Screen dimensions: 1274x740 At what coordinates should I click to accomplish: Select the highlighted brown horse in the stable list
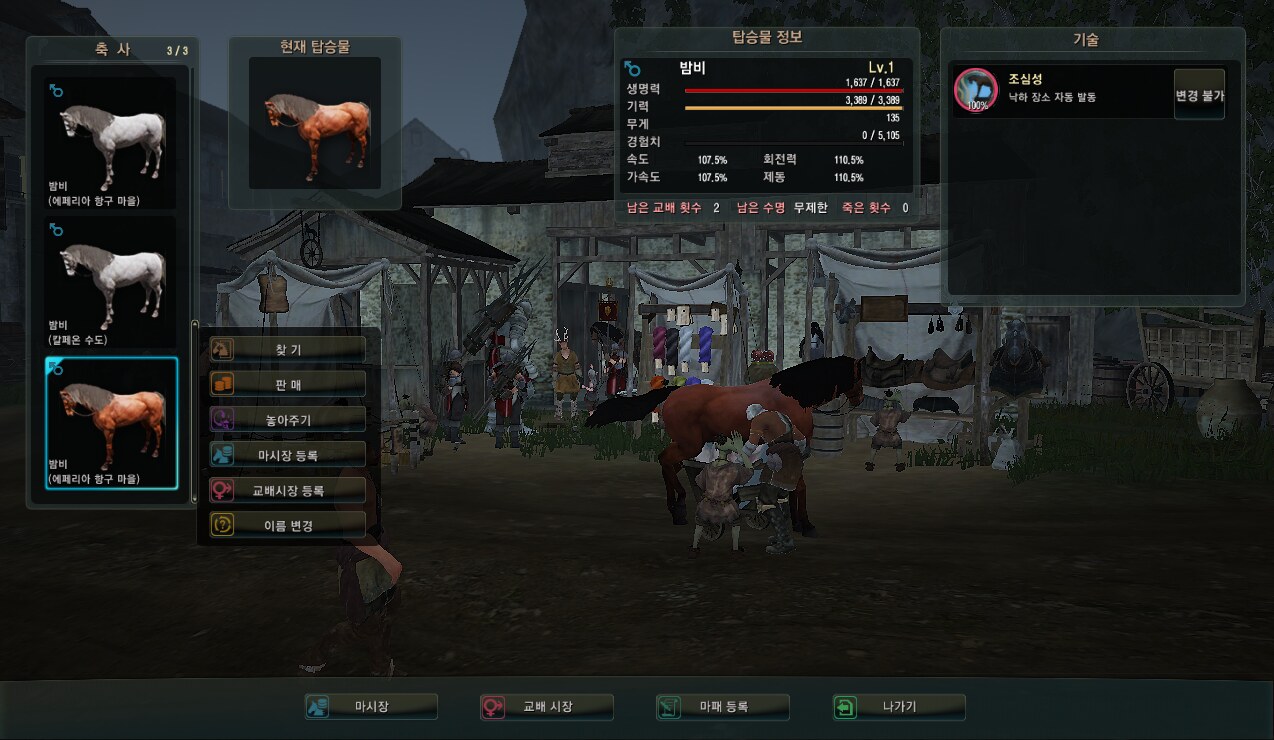point(111,422)
